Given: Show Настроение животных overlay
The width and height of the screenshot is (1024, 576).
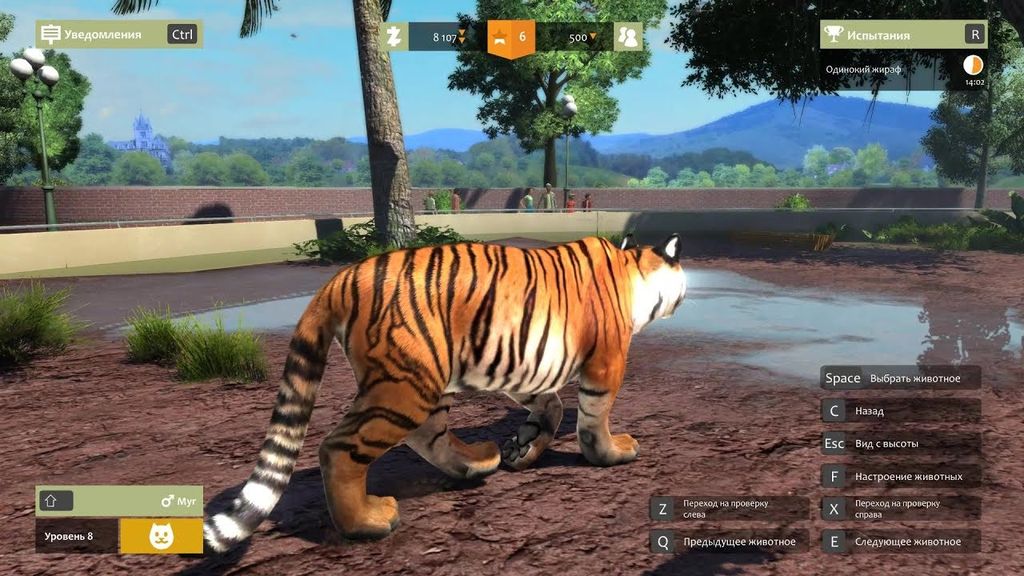Looking at the screenshot, I should pyautogui.click(x=900, y=476).
